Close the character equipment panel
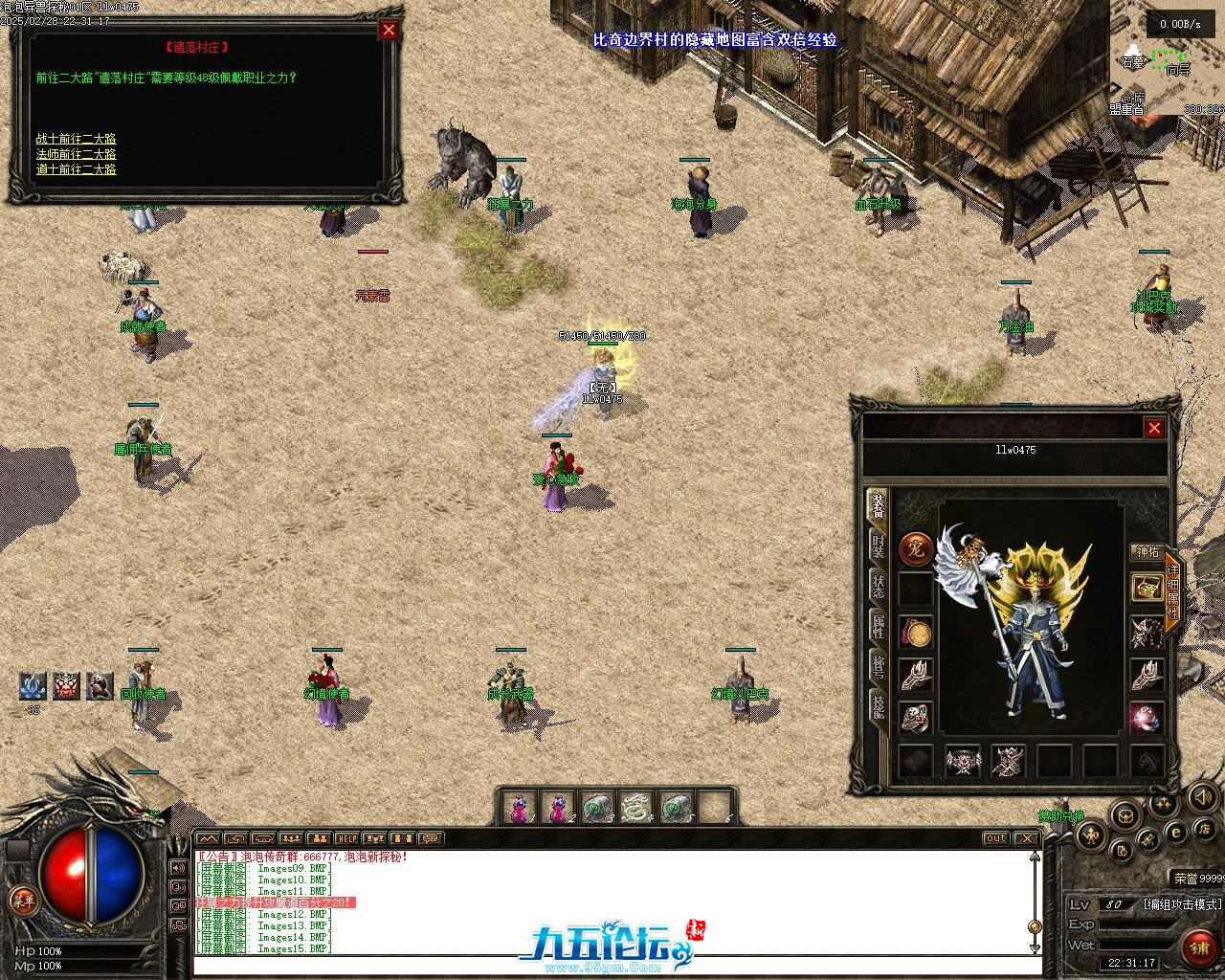The image size is (1225, 980). 1154,428
